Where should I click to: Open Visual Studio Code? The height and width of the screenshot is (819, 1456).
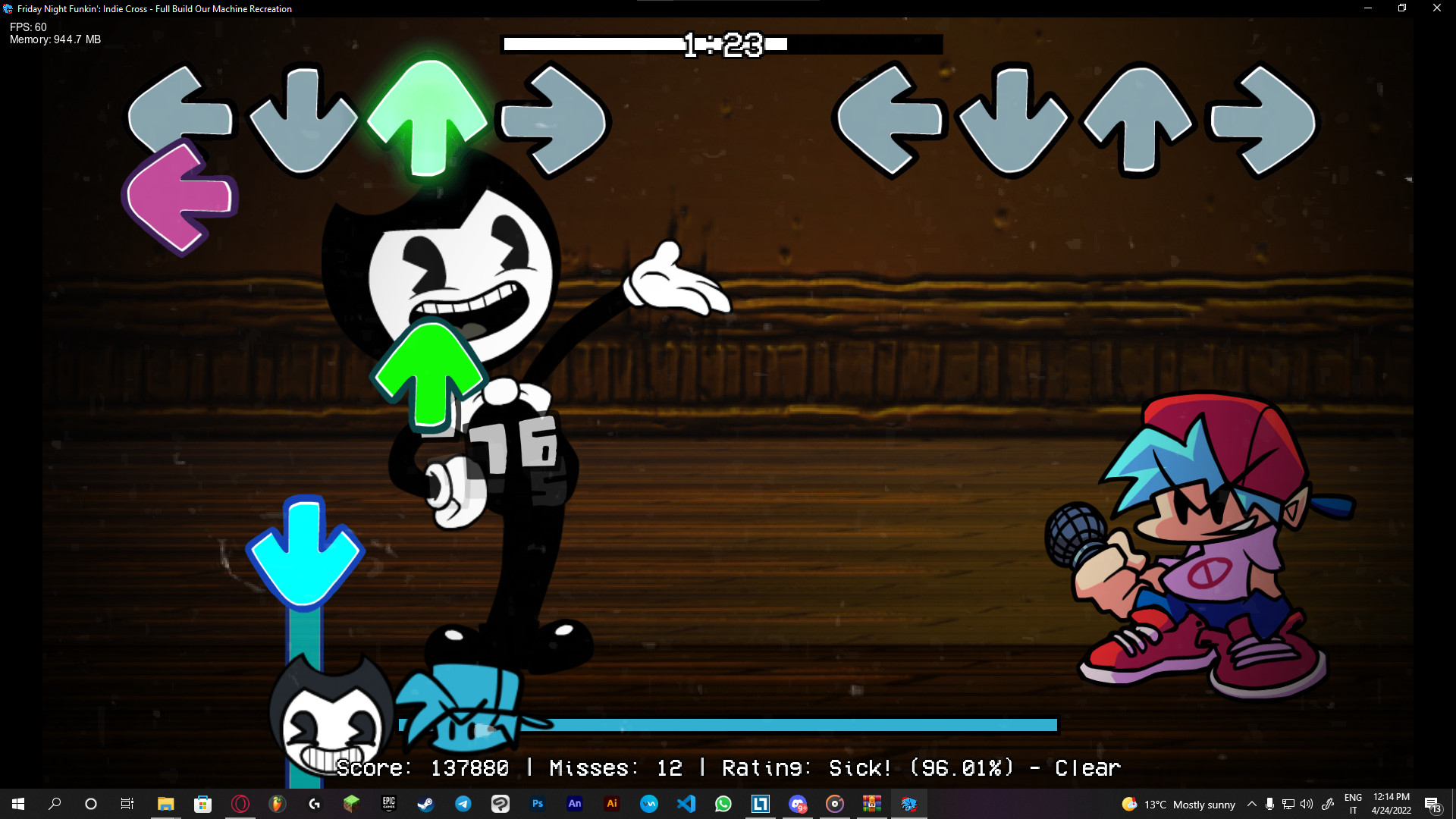(x=686, y=805)
